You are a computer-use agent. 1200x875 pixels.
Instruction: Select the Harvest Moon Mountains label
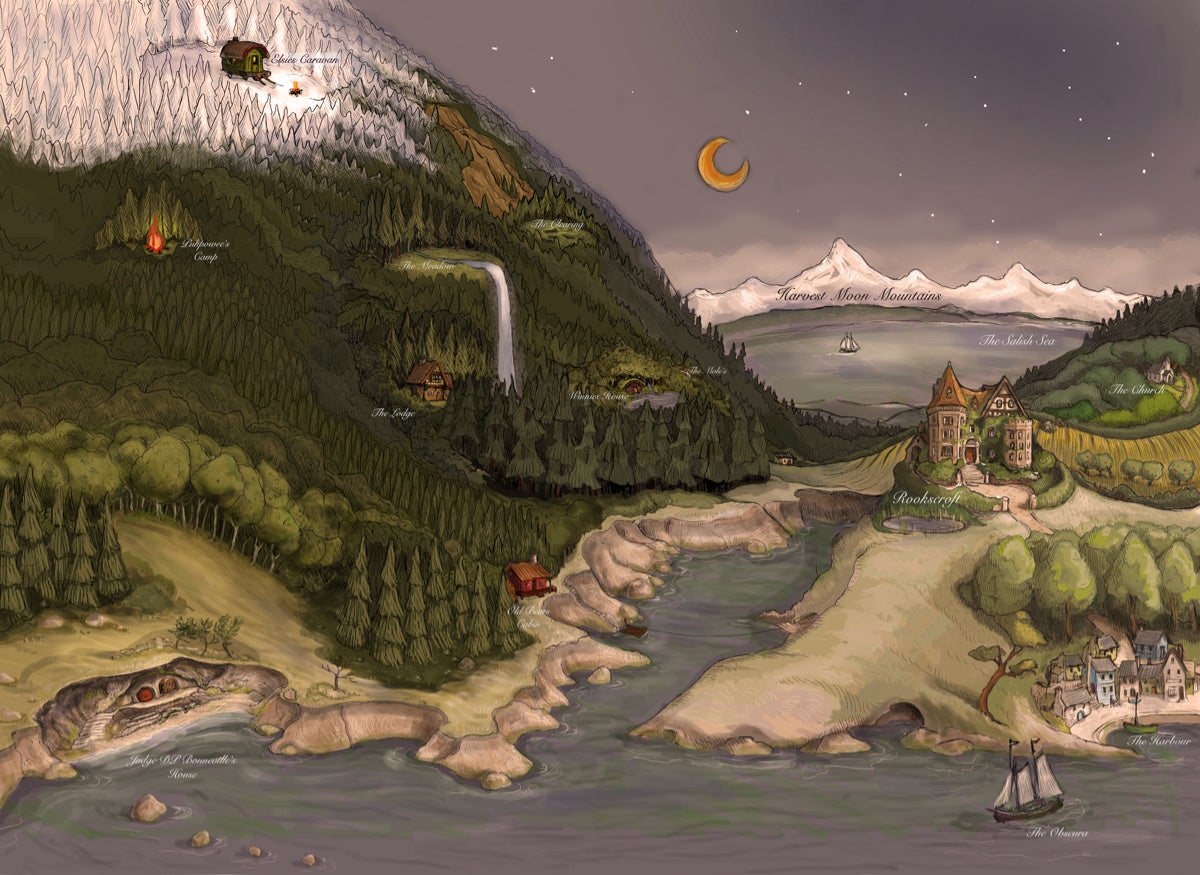click(858, 296)
